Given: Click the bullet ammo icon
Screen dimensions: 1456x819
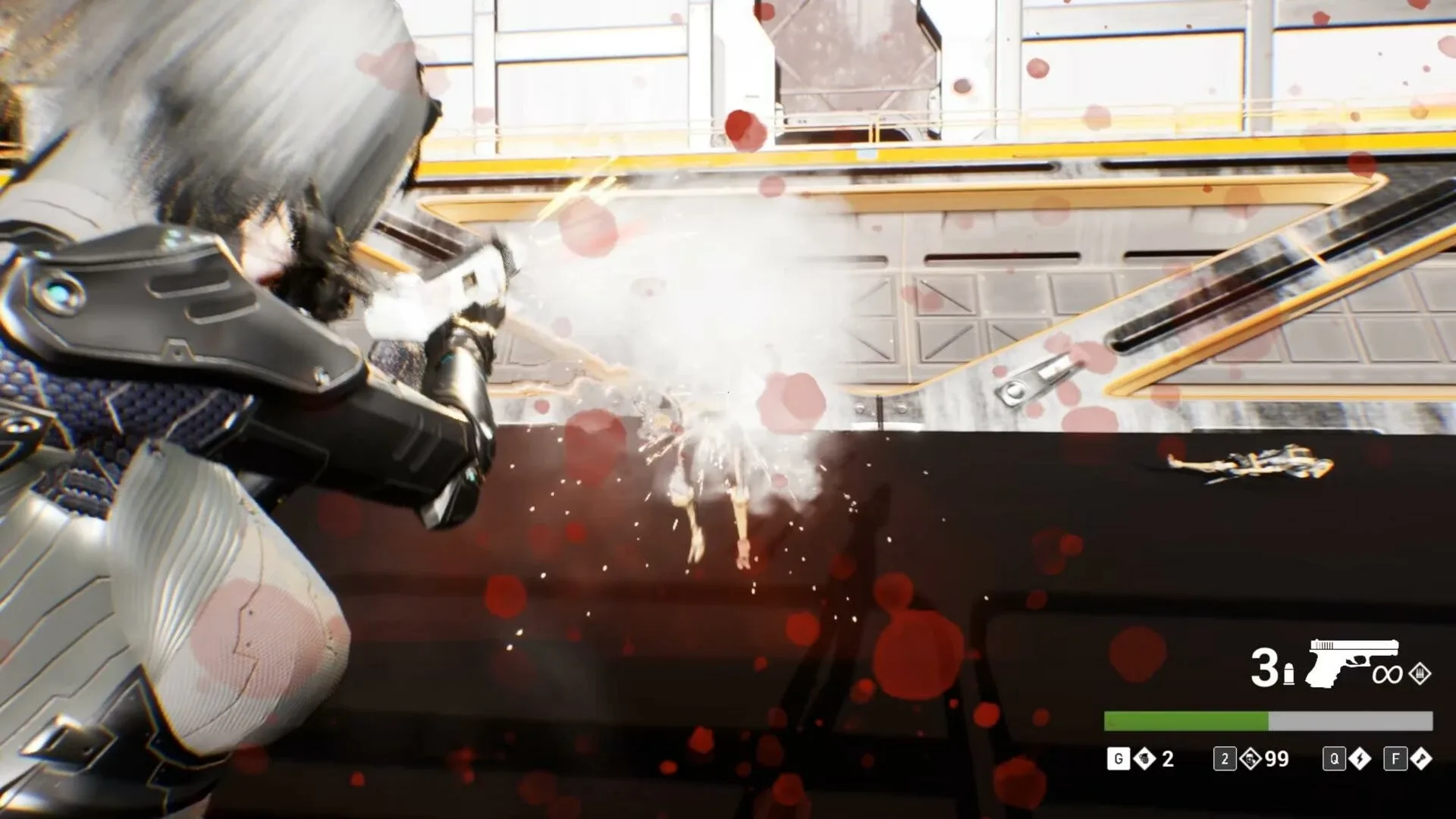Looking at the screenshot, I should [1289, 673].
